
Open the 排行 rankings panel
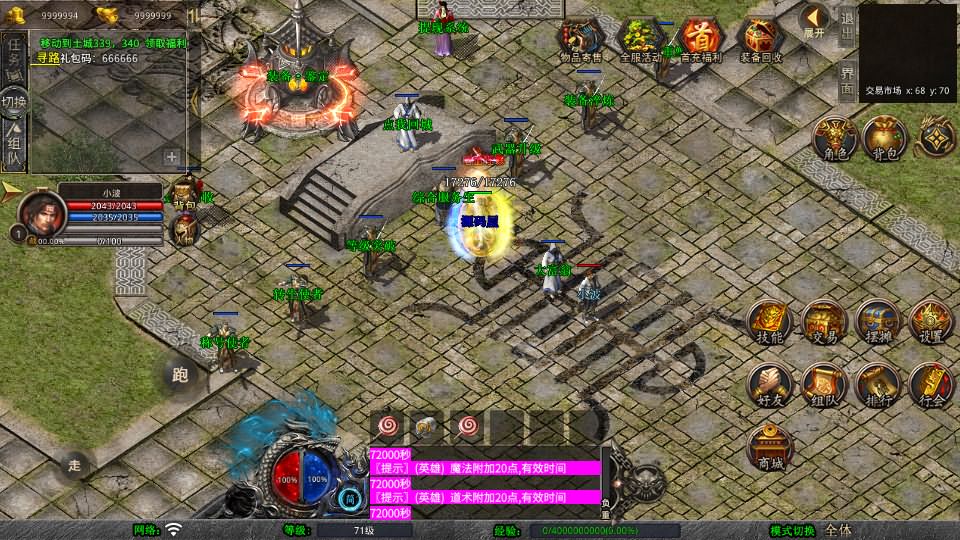point(877,385)
